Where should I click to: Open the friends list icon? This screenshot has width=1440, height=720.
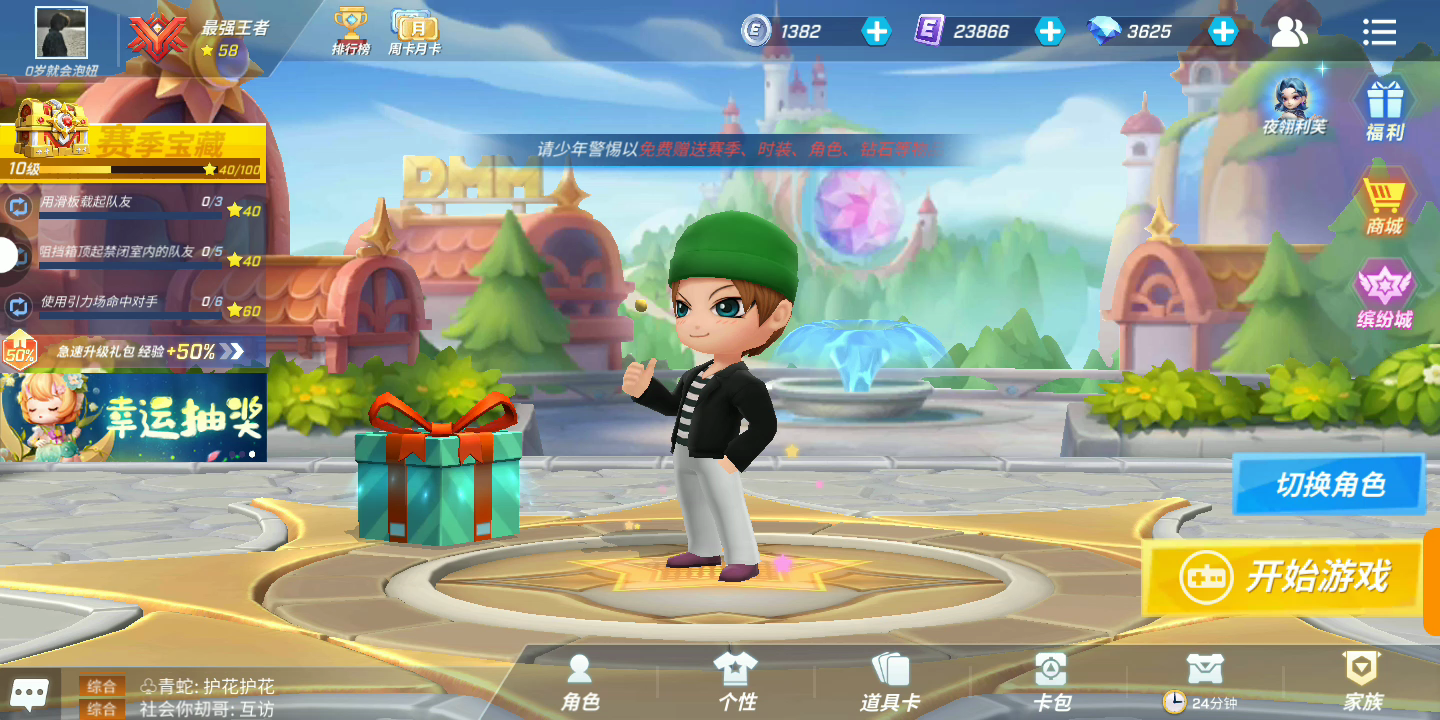pyautogui.click(x=1290, y=32)
